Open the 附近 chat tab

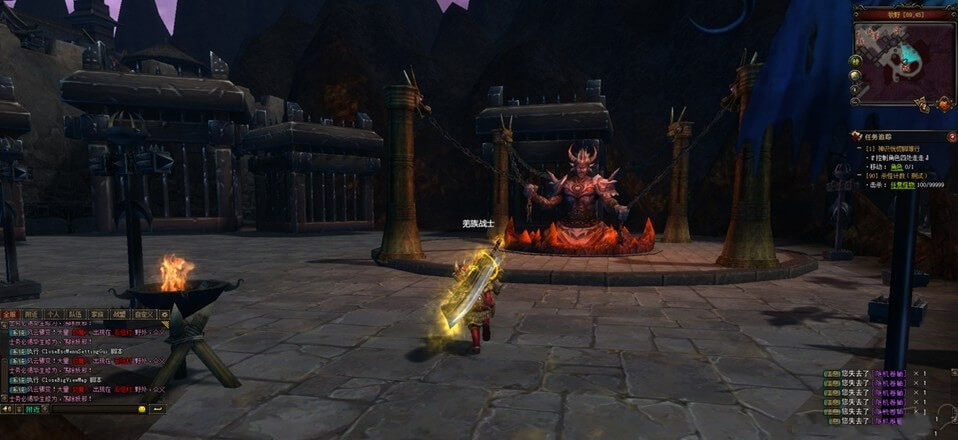point(31,313)
